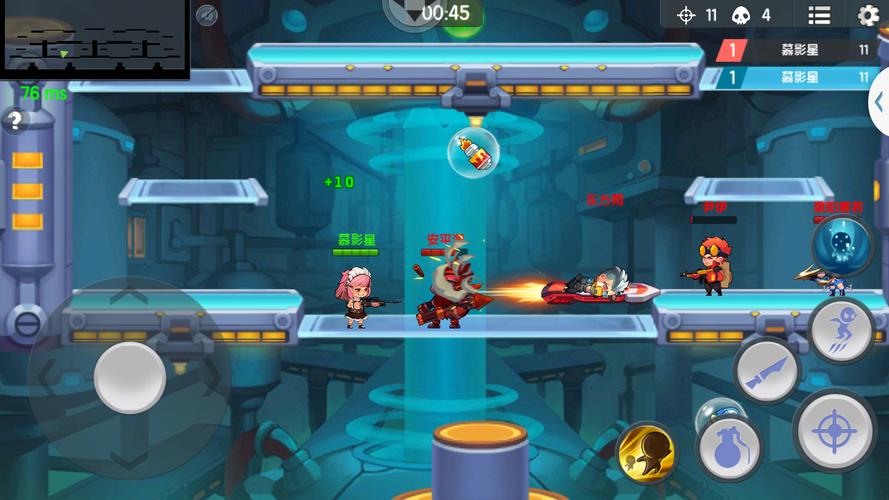This screenshot has height=500, width=889.
Task: Activate the running figure dash button
Action: tap(841, 329)
